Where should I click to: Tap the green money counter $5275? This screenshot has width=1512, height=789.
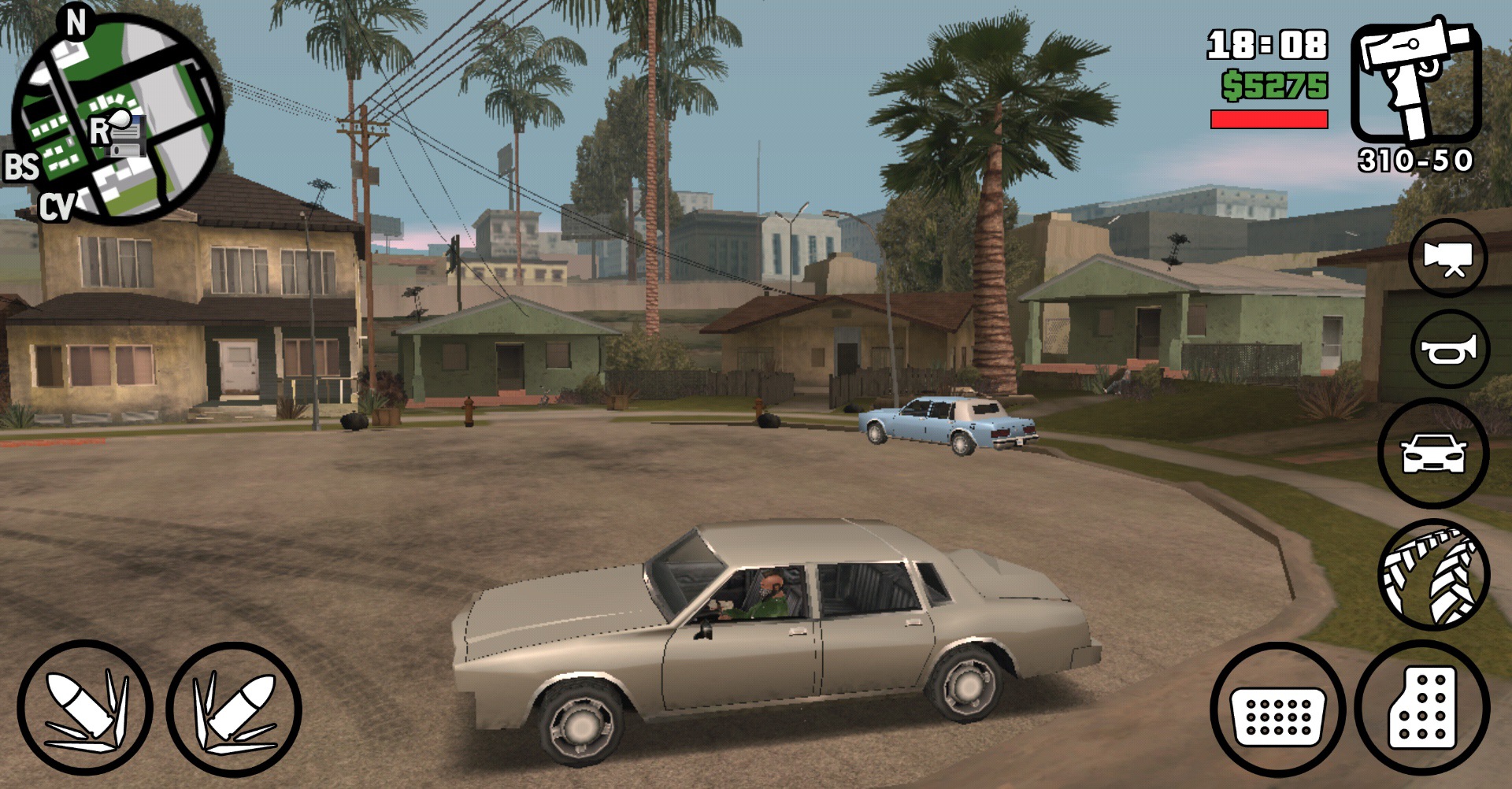pyautogui.click(x=1274, y=84)
